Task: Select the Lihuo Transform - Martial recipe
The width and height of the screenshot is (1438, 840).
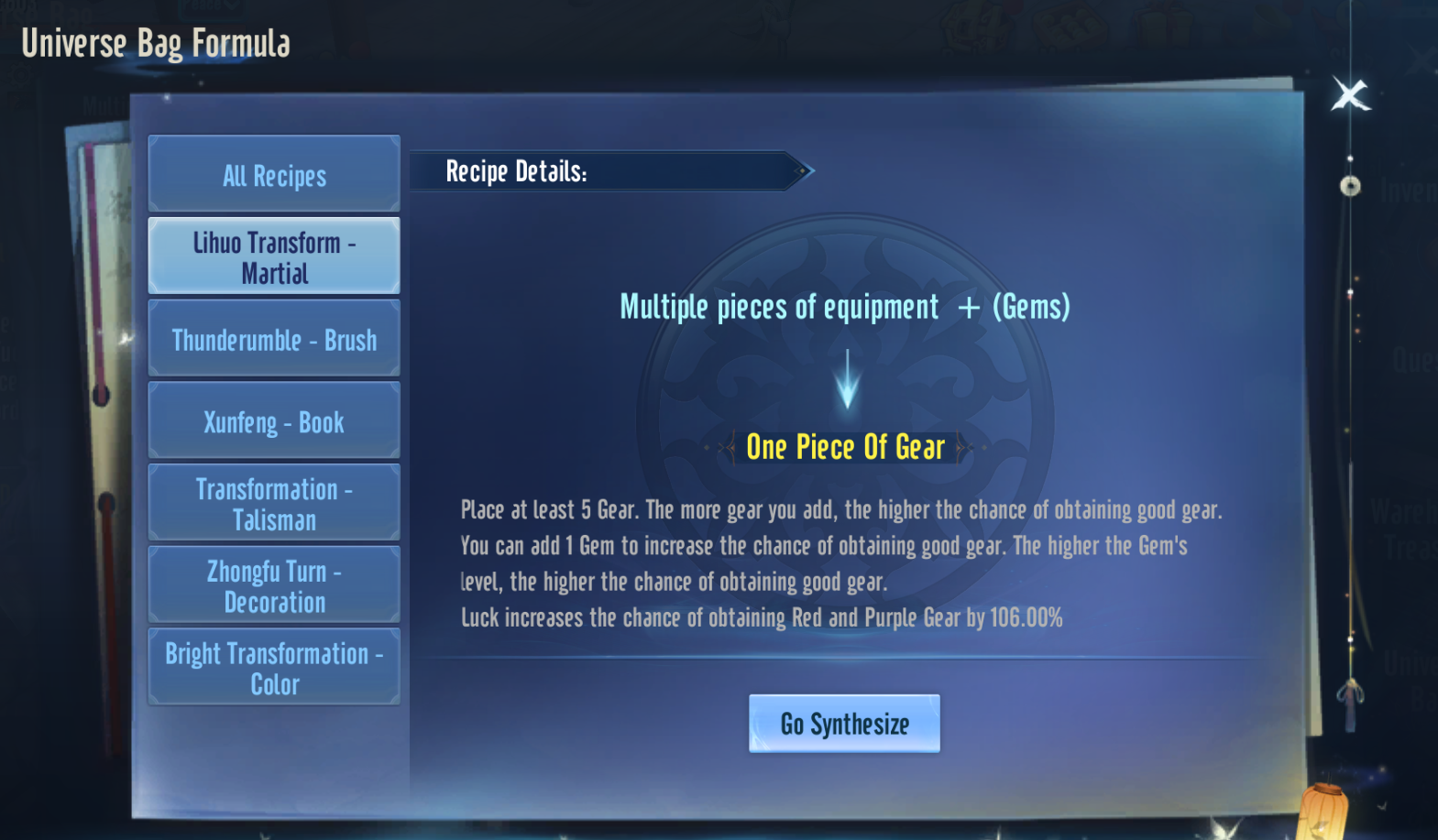Action: click(274, 256)
